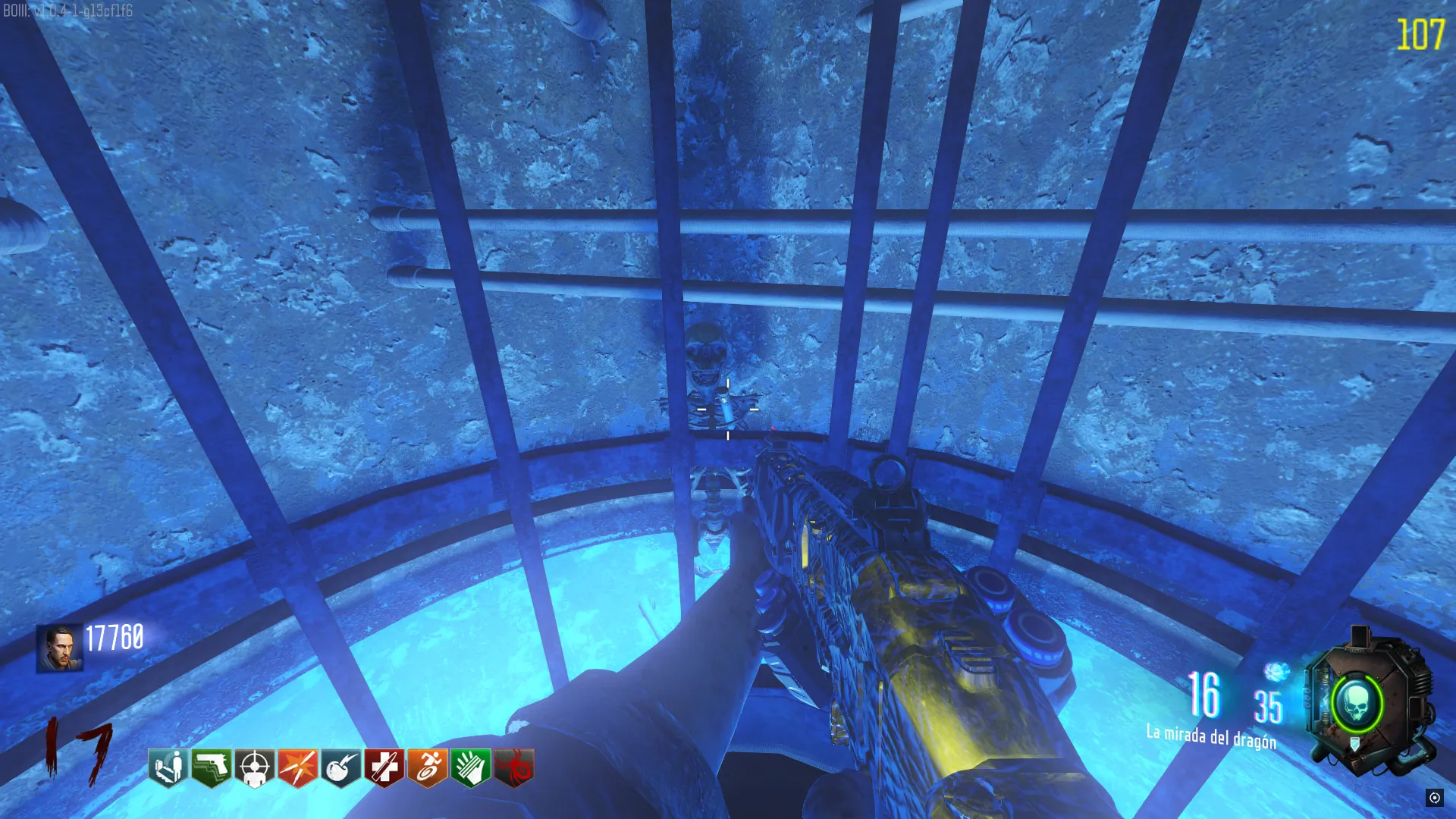Image resolution: width=1456 pixels, height=819 pixels.
Task: Select the Widow's Wine red spider perk
Action: (514, 767)
